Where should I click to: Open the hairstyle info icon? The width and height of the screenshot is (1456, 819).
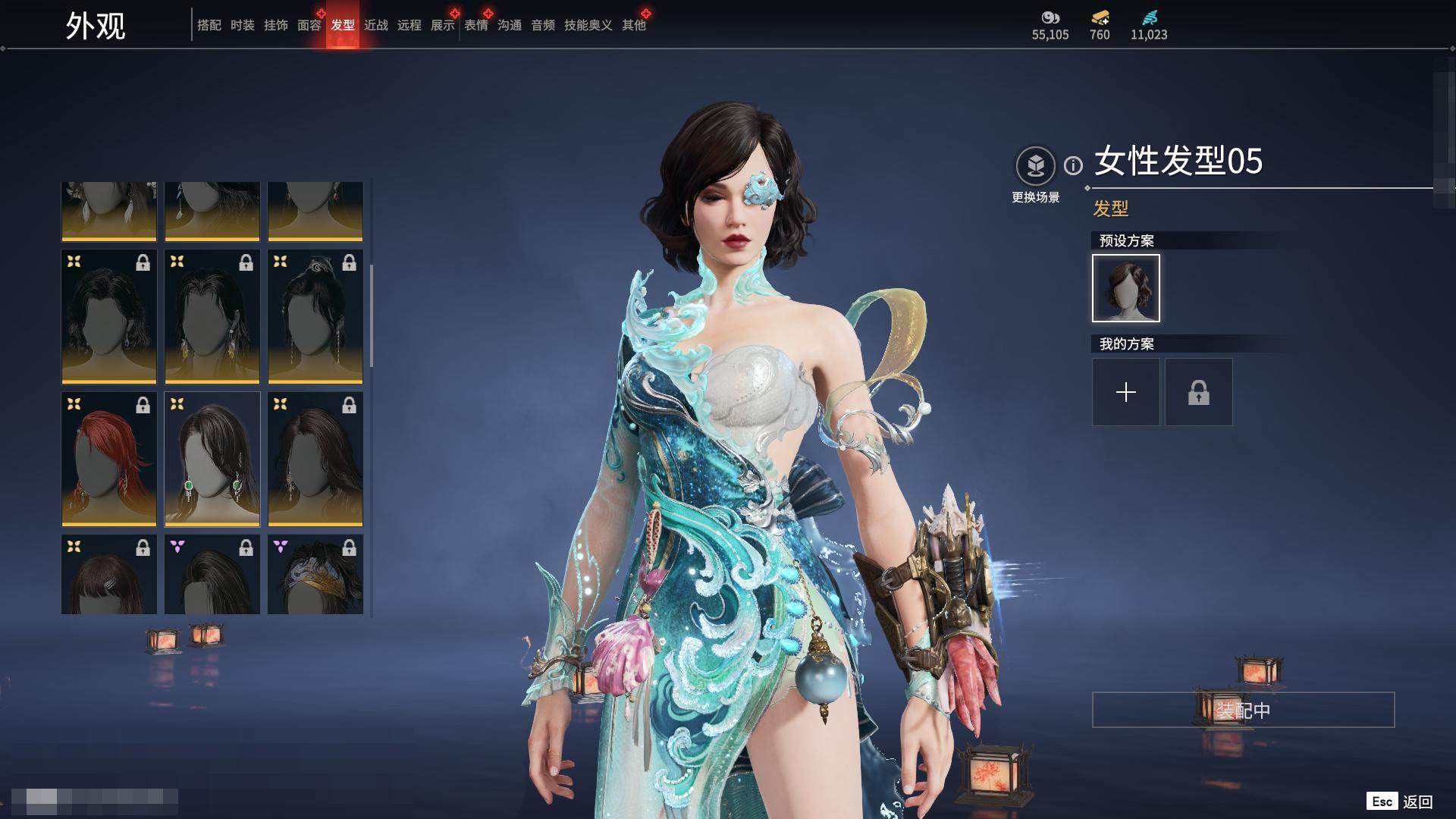(x=1073, y=165)
